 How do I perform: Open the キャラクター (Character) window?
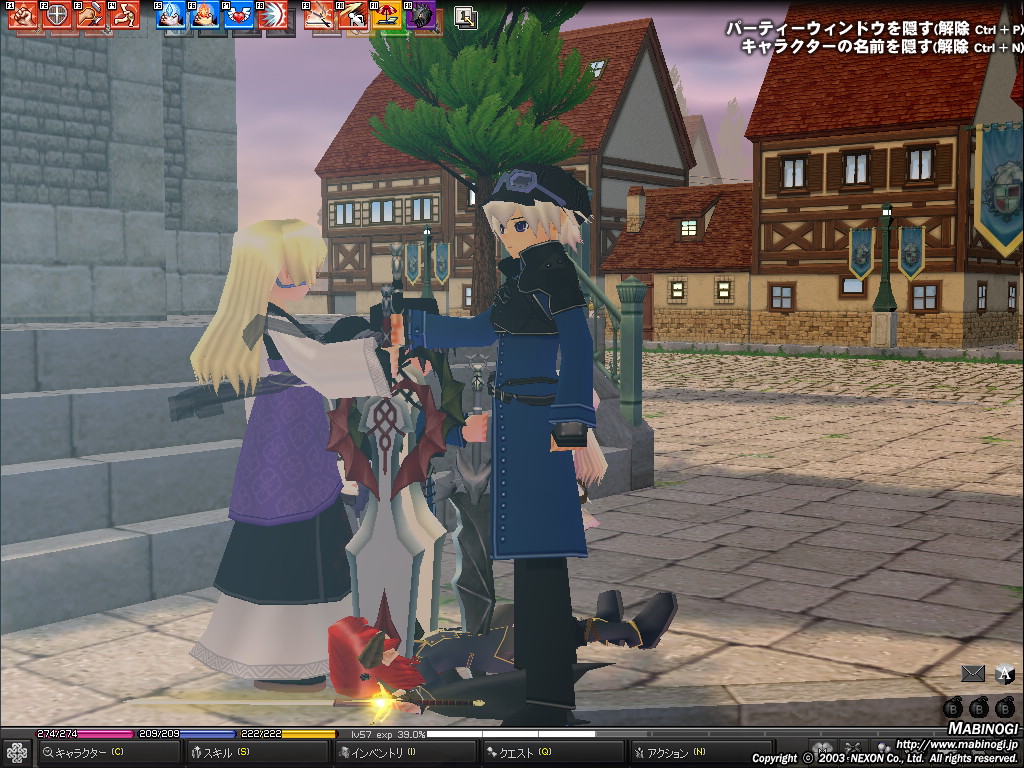tap(90, 752)
